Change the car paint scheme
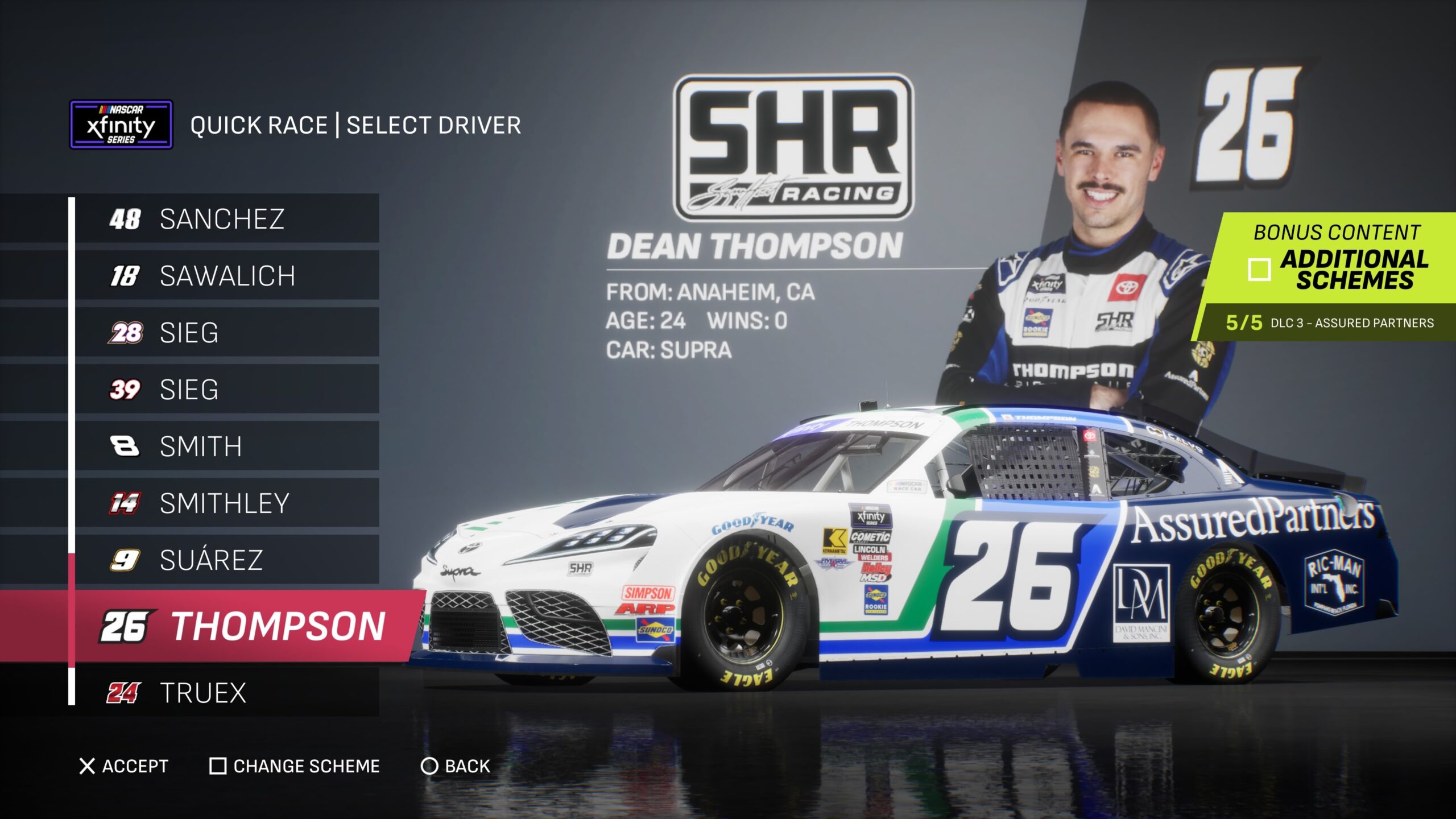1456x819 pixels. click(x=295, y=766)
